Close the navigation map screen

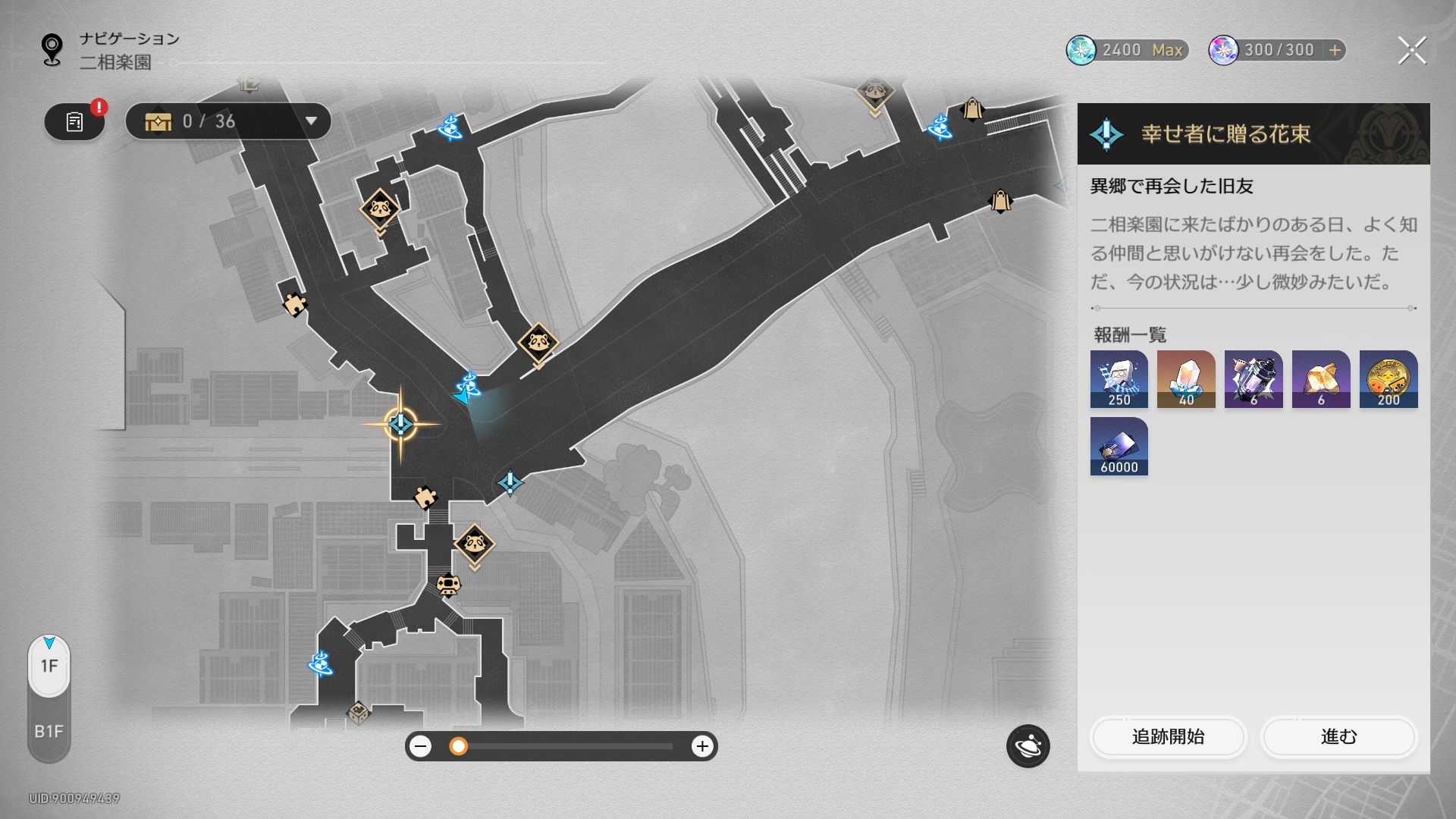[x=1411, y=51]
